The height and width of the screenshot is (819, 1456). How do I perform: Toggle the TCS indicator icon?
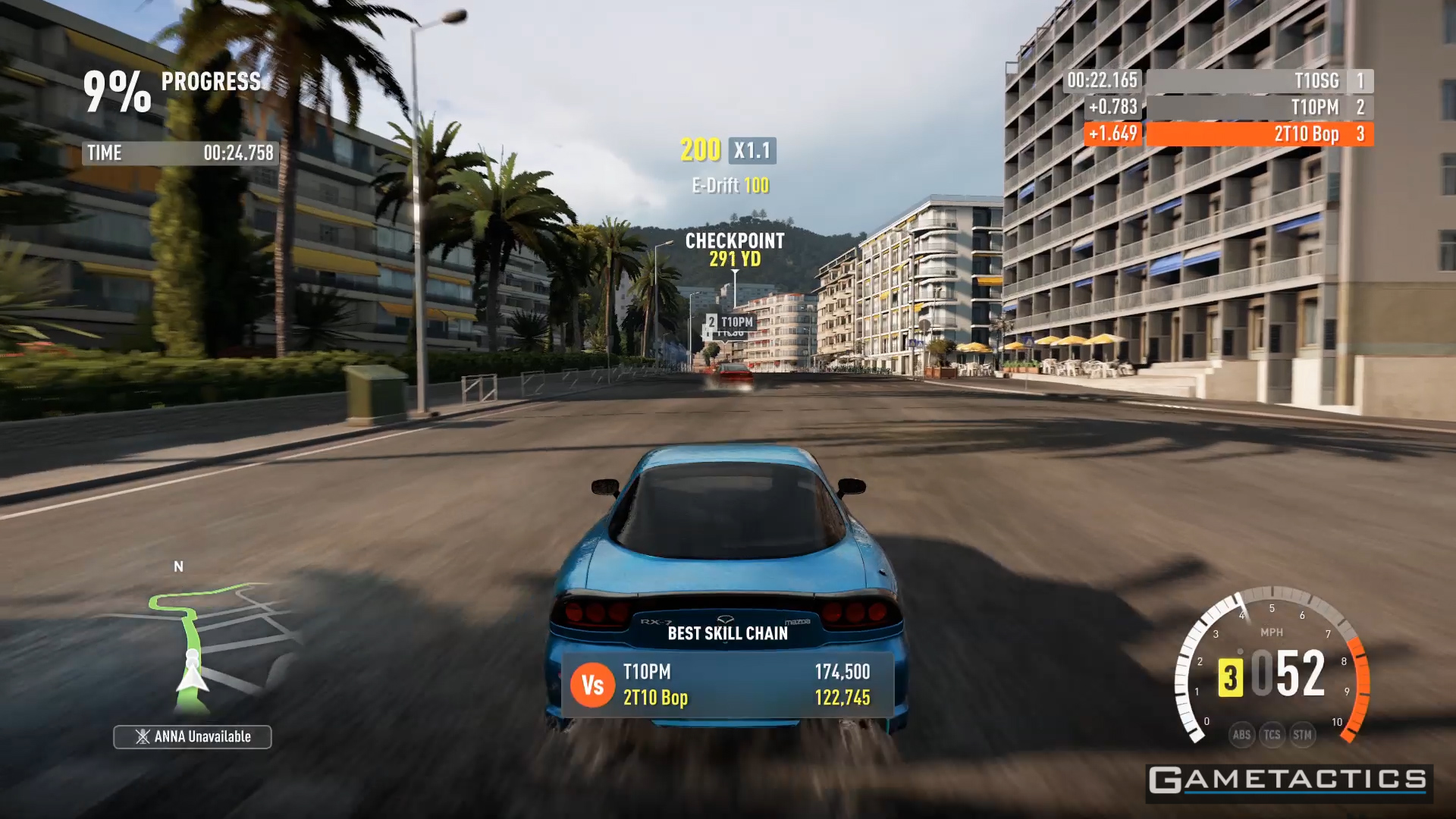pyautogui.click(x=1272, y=734)
